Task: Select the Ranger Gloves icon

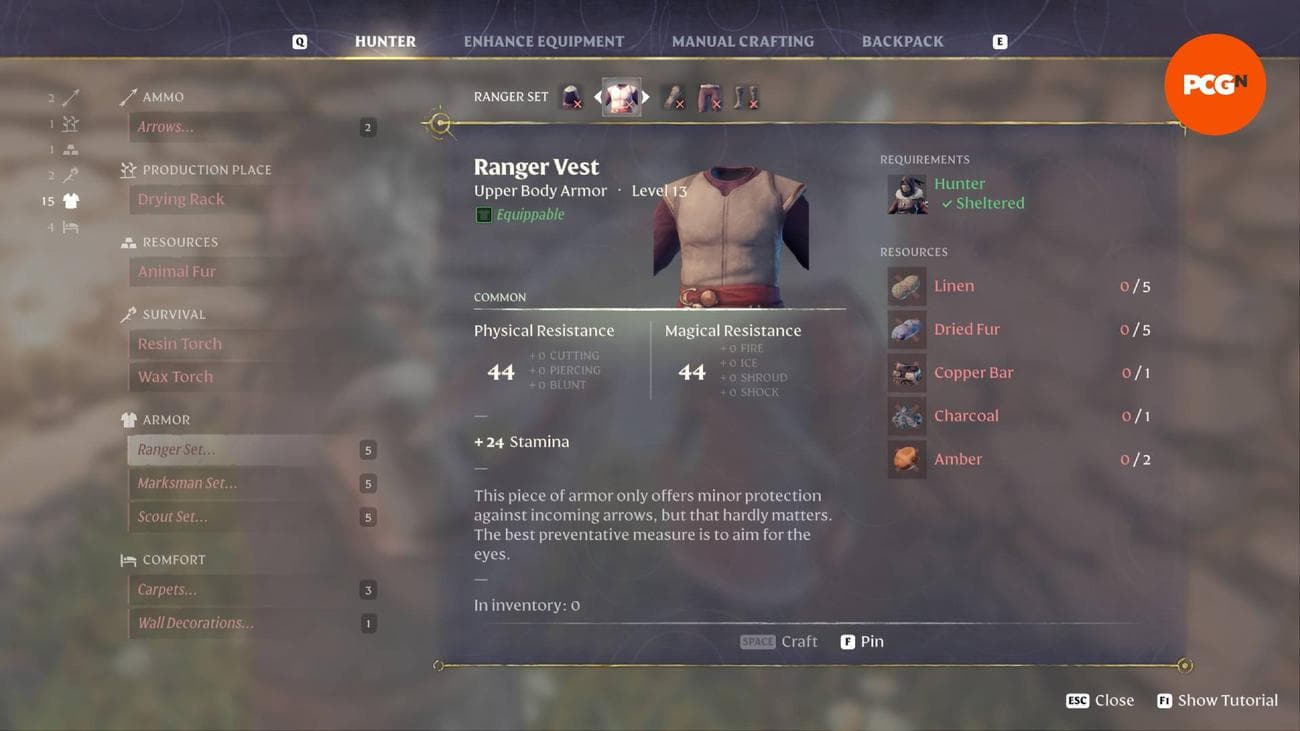Action: [673, 96]
